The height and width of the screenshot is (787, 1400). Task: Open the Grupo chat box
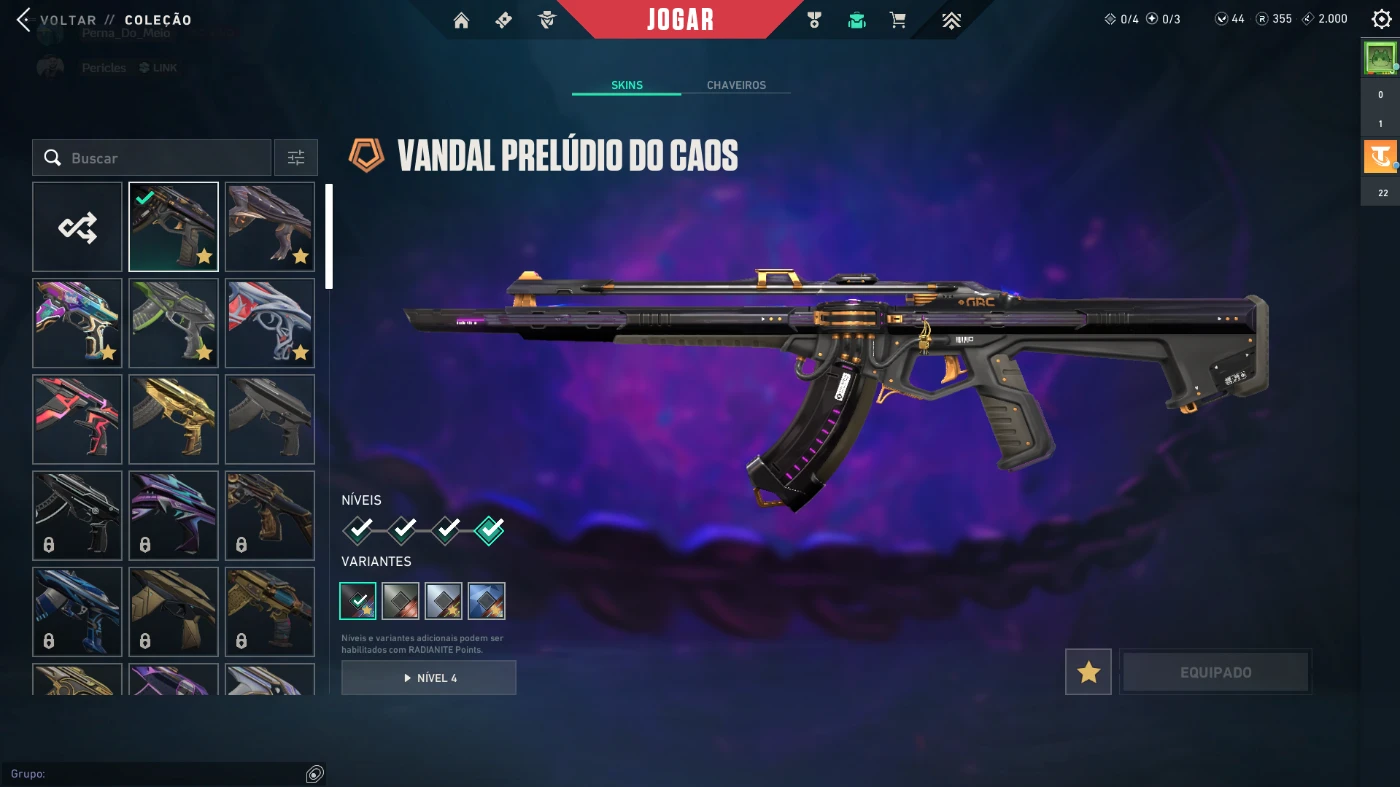160,774
